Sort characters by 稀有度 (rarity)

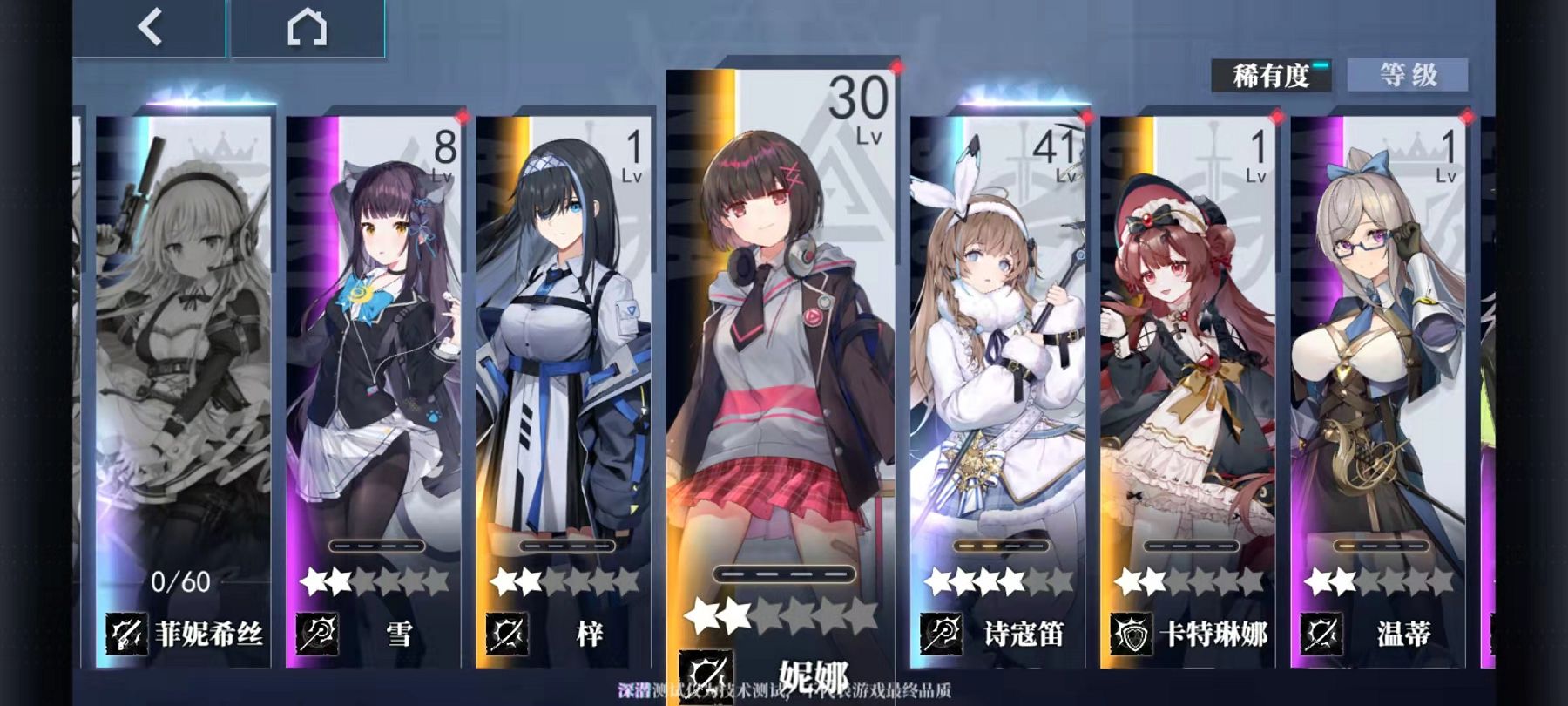click(x=1271, y=76)
